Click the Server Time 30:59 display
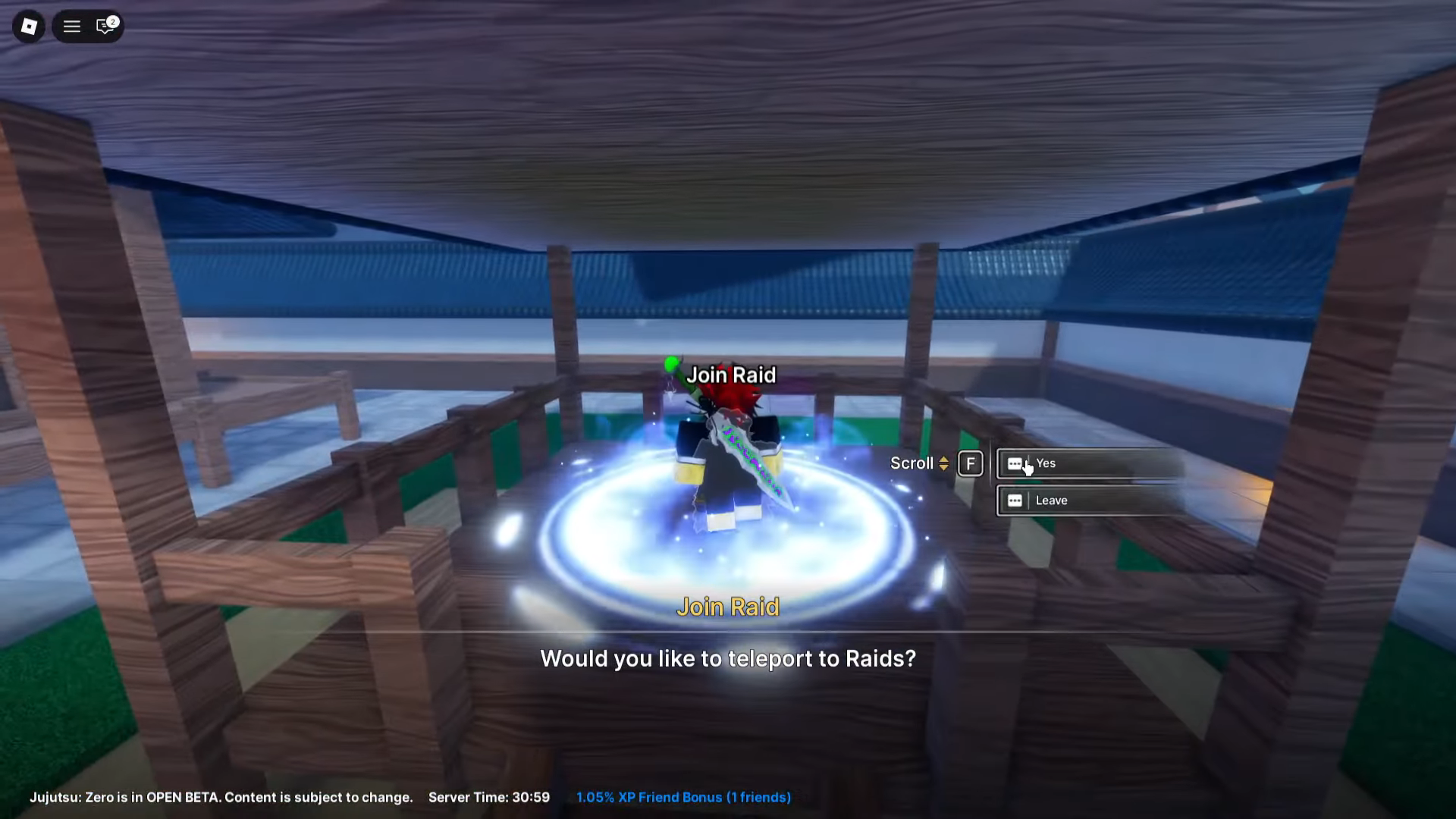This screenshot has height=819, width=1456. coord(488,797)
